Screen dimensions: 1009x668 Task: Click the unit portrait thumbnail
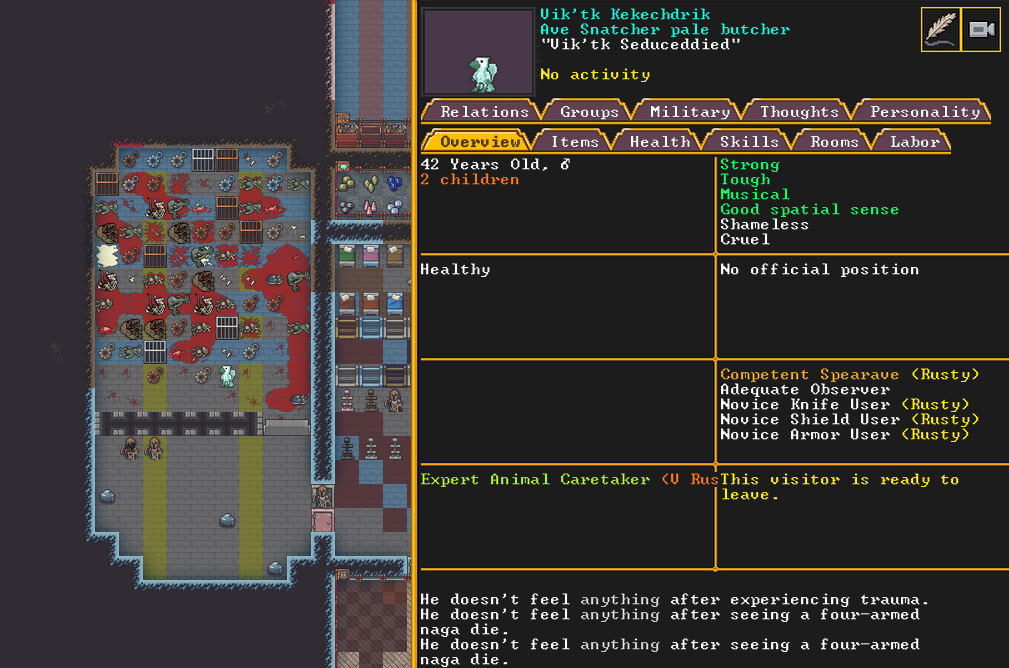coord(478,52)
